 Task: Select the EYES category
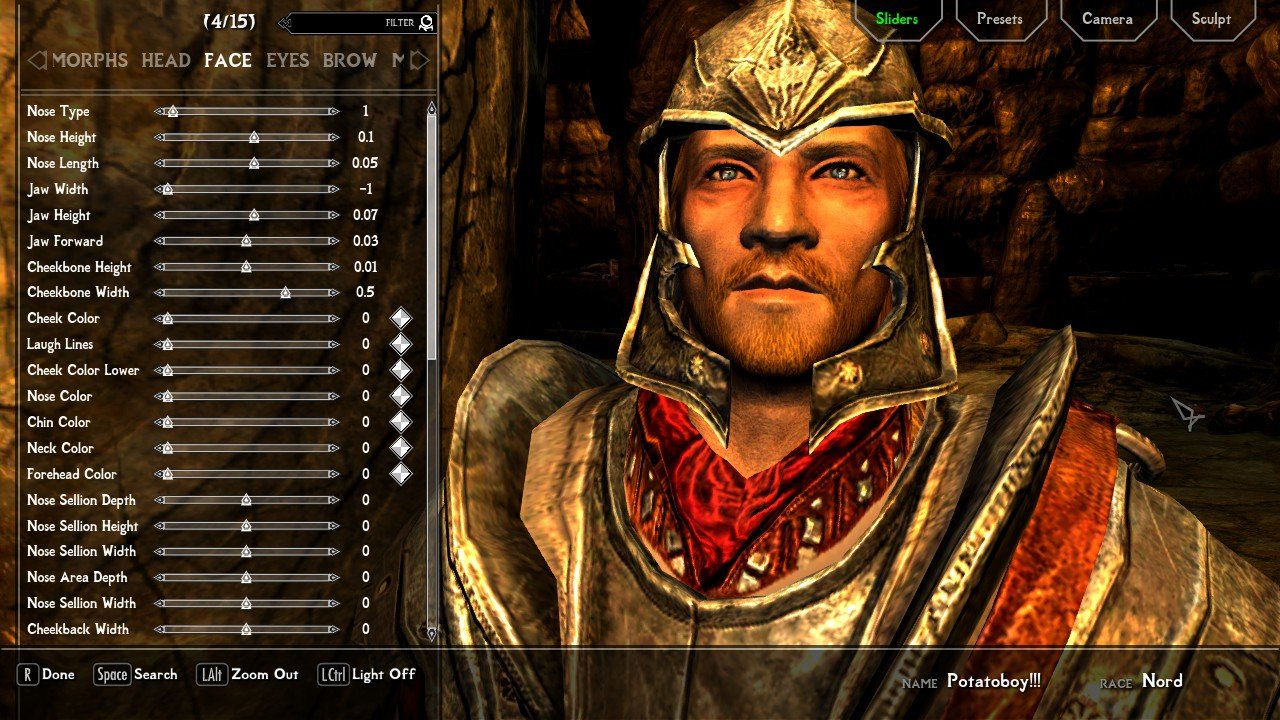(x=287, y=61)
